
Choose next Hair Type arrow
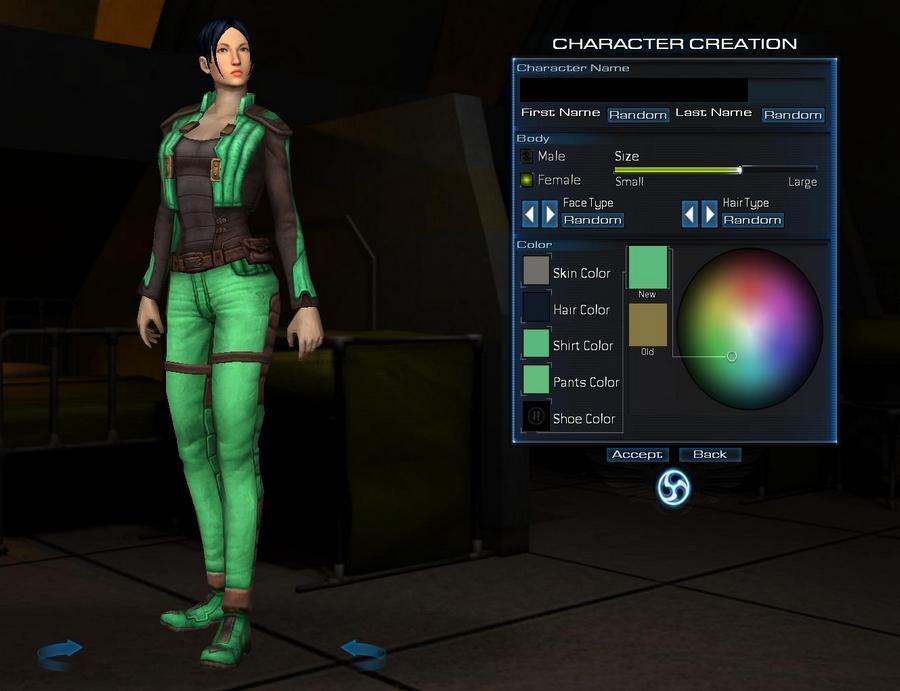tap(709, 213)
